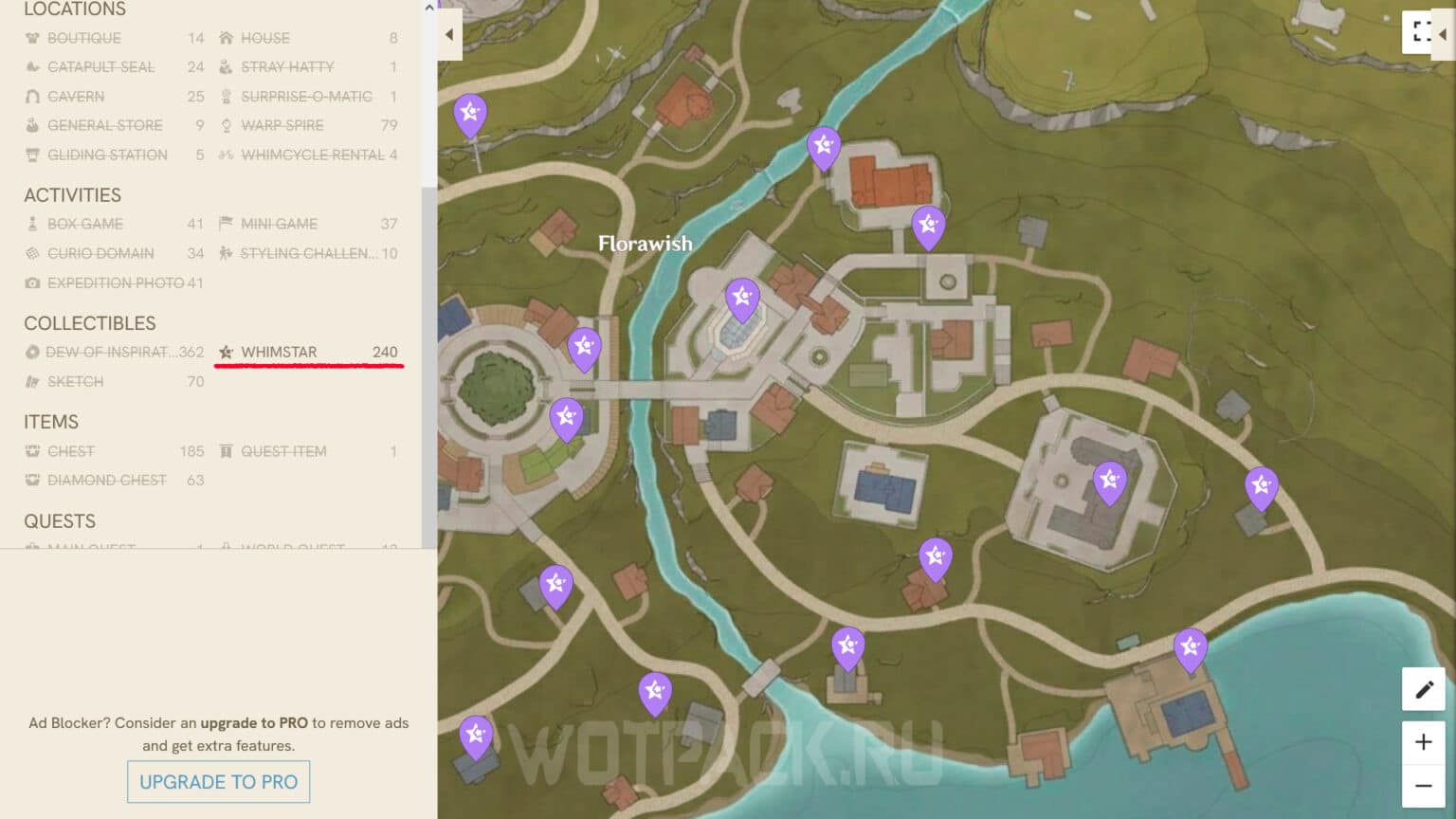
Task: Click the House icon under Locations
Action: 227,38
